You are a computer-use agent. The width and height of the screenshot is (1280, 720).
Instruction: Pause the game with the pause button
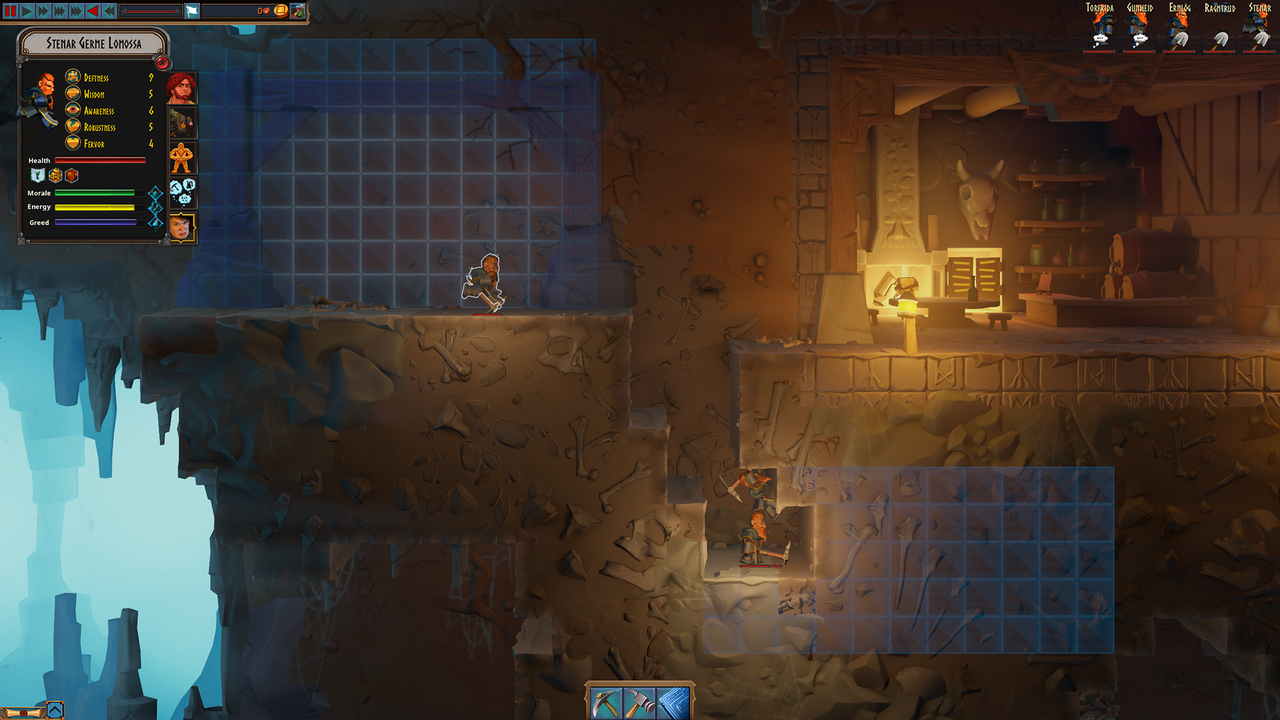[x=10, y=11]
